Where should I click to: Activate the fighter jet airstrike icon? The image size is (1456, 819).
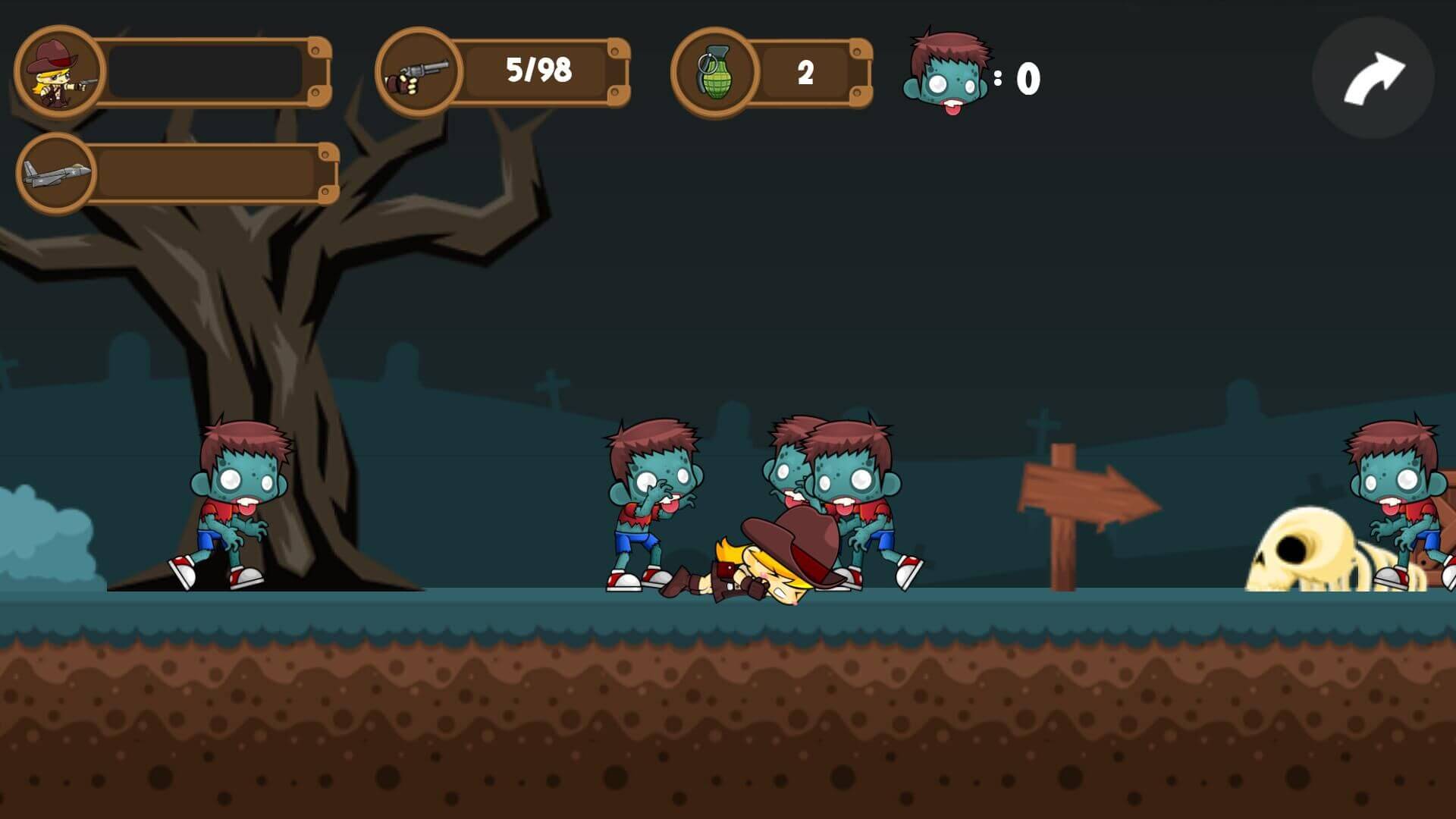pyautogui.click(x=56, y=174)
